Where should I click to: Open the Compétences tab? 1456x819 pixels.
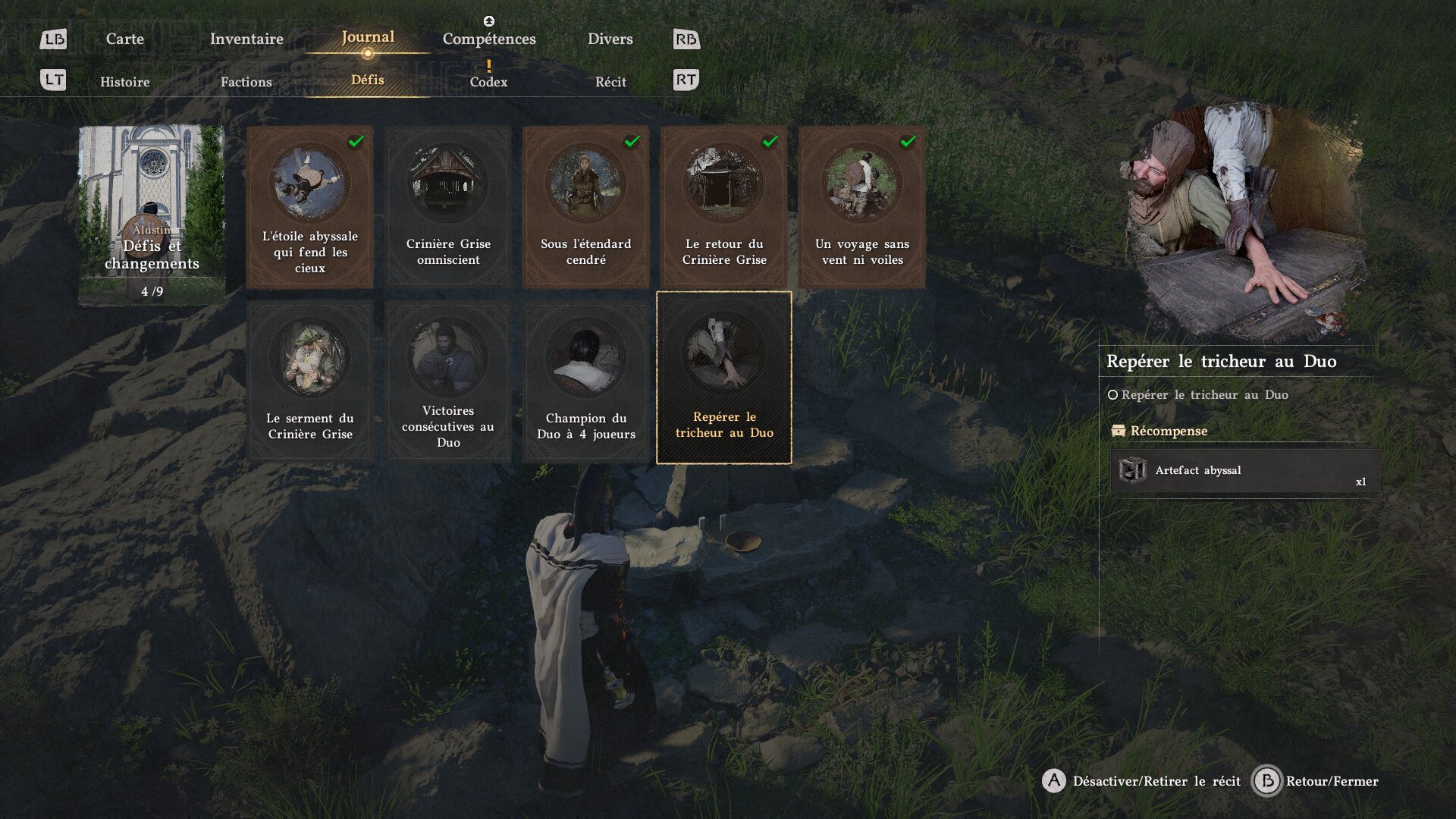(x=489, y=39)
